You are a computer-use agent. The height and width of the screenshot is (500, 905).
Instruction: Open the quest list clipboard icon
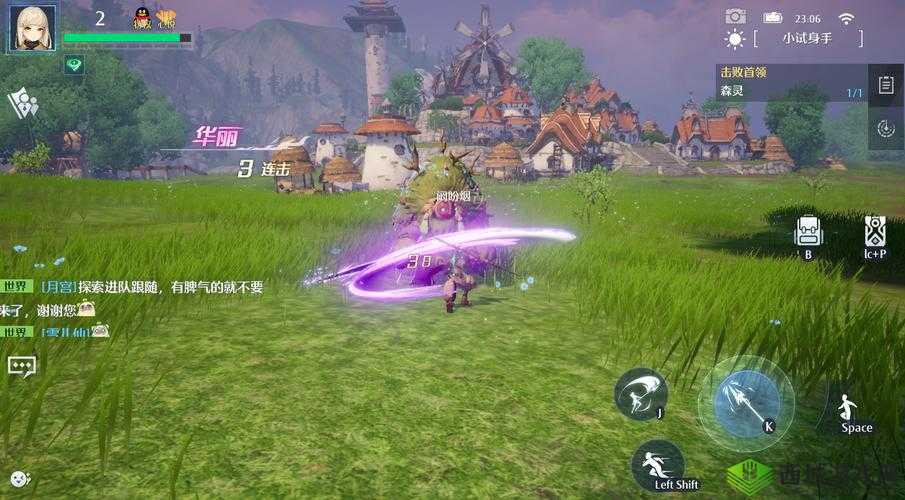[885, 85]
